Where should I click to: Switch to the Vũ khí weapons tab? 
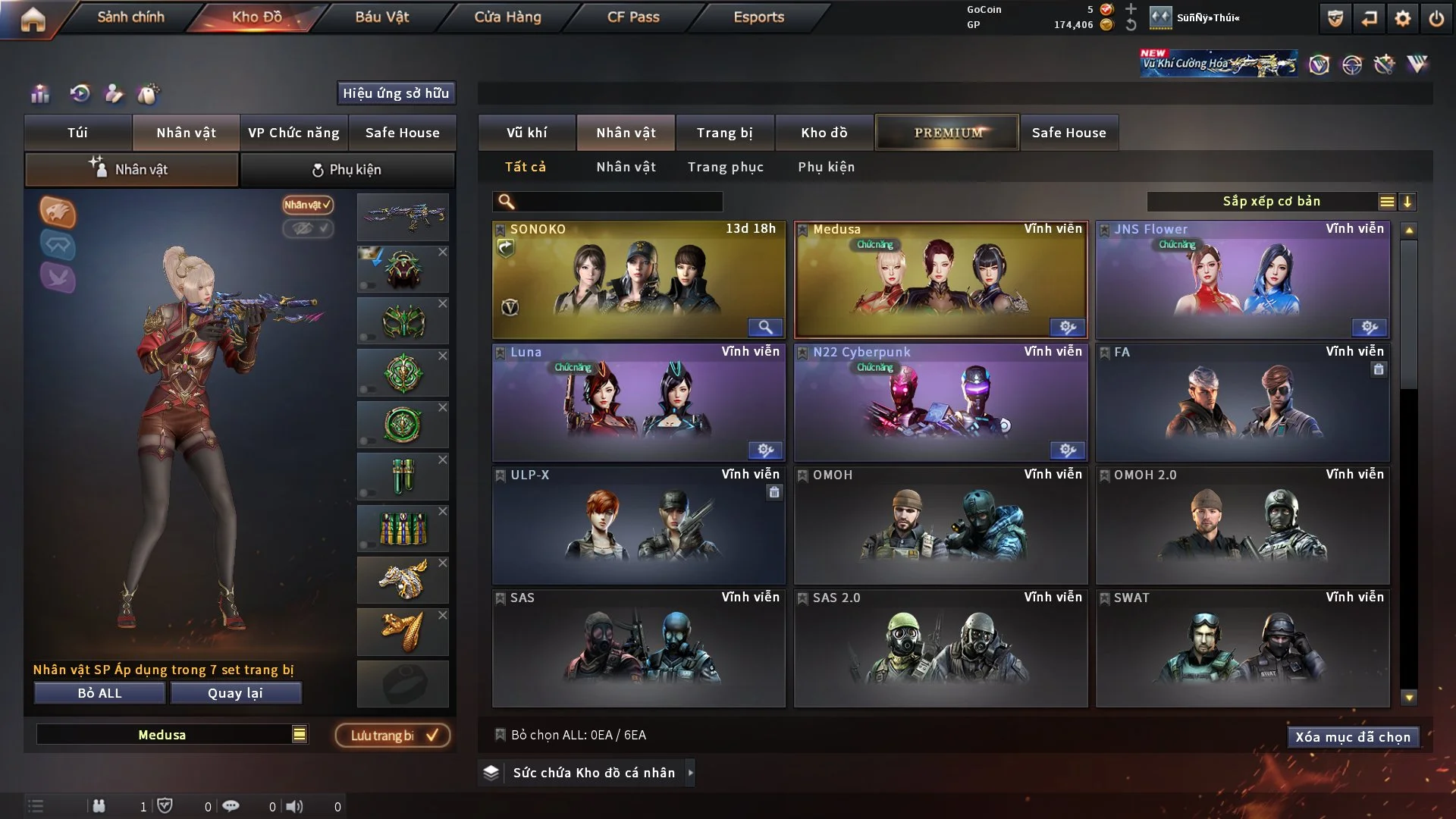coord(526,133)
